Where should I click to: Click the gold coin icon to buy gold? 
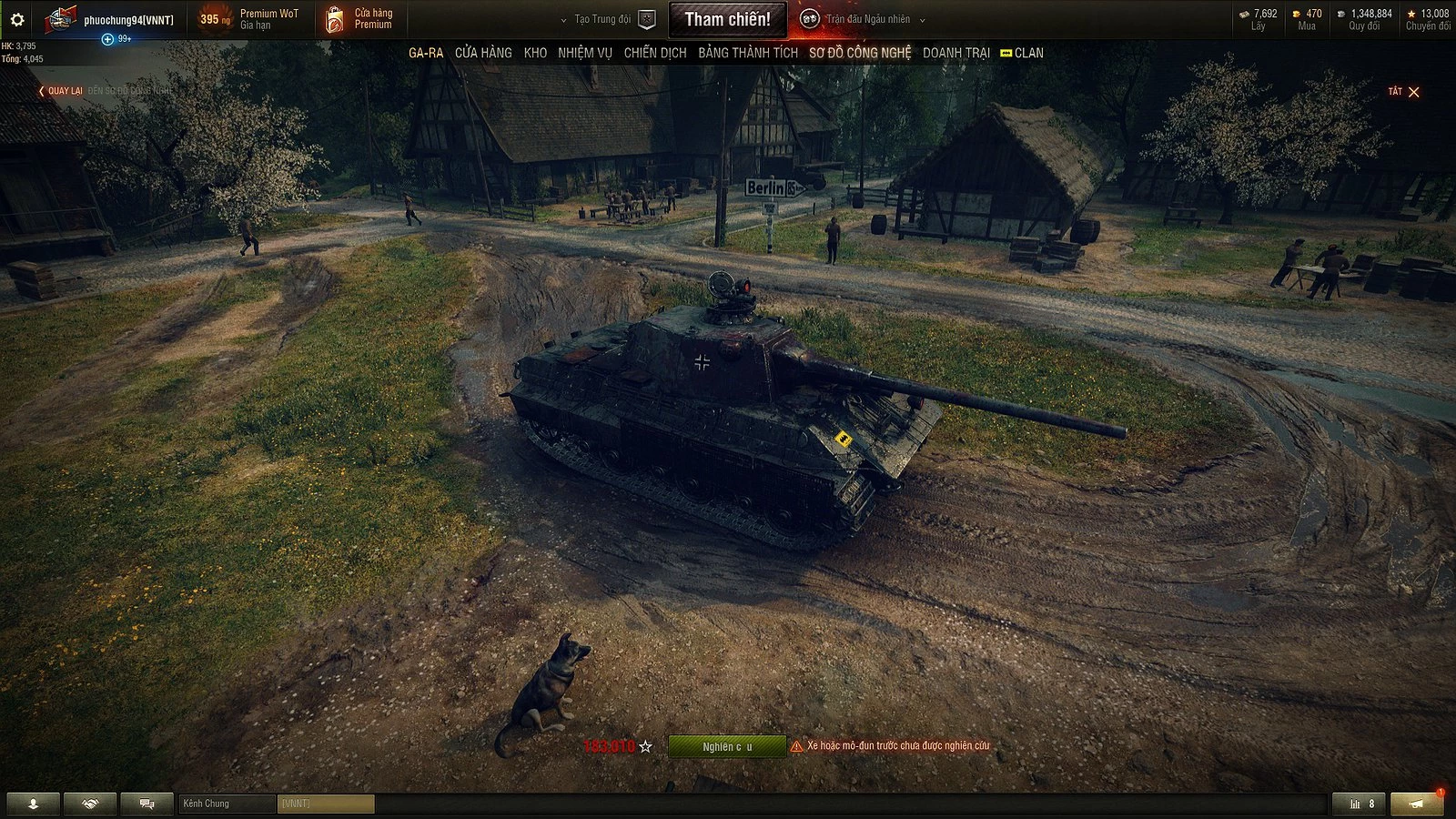(x=1296, y=14)
